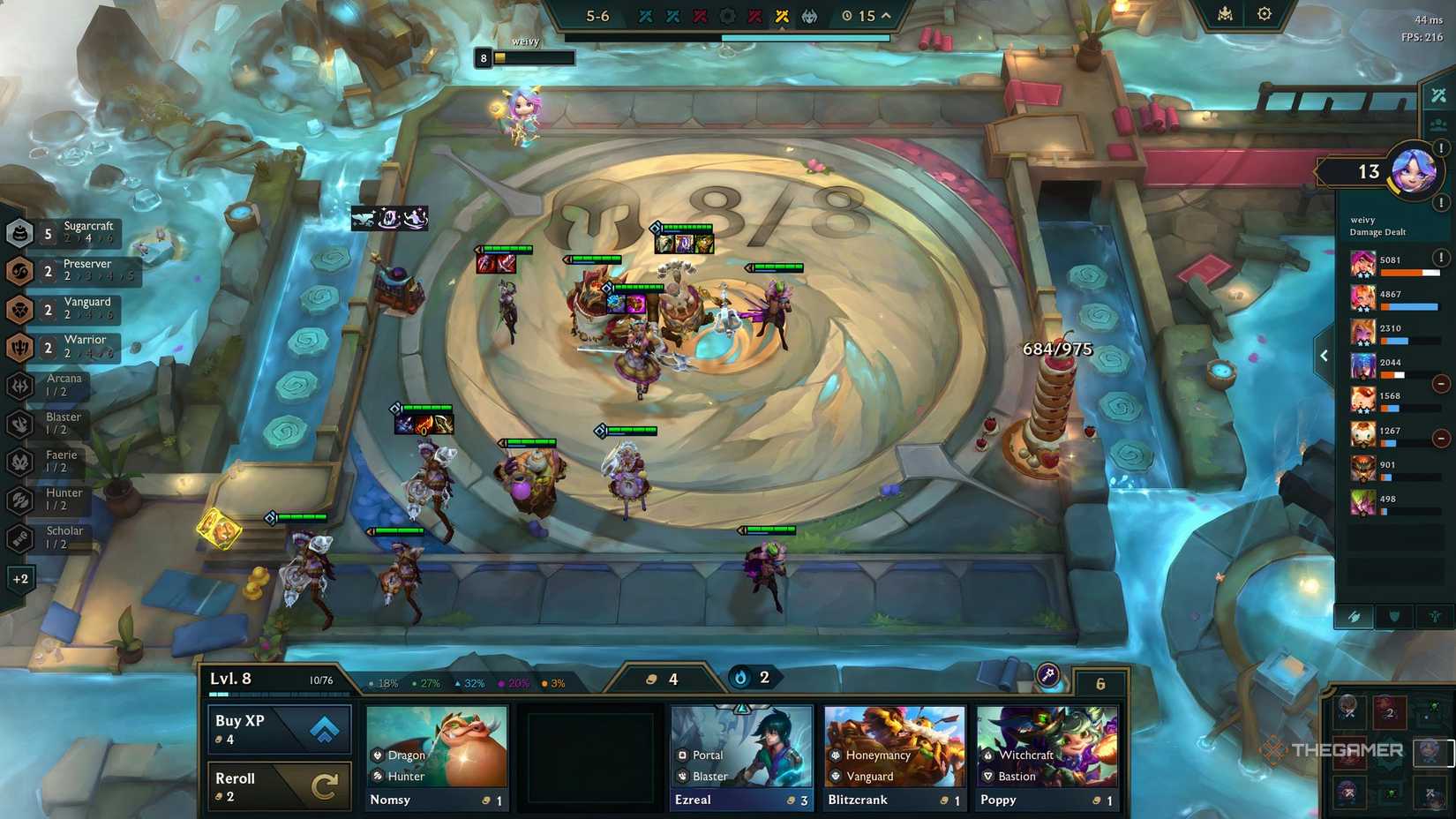Image resolution: width=1456 pixels, height=819 pixels.
Task: Click the hourglass timer icon in top bar
Action: click(845, 15)
